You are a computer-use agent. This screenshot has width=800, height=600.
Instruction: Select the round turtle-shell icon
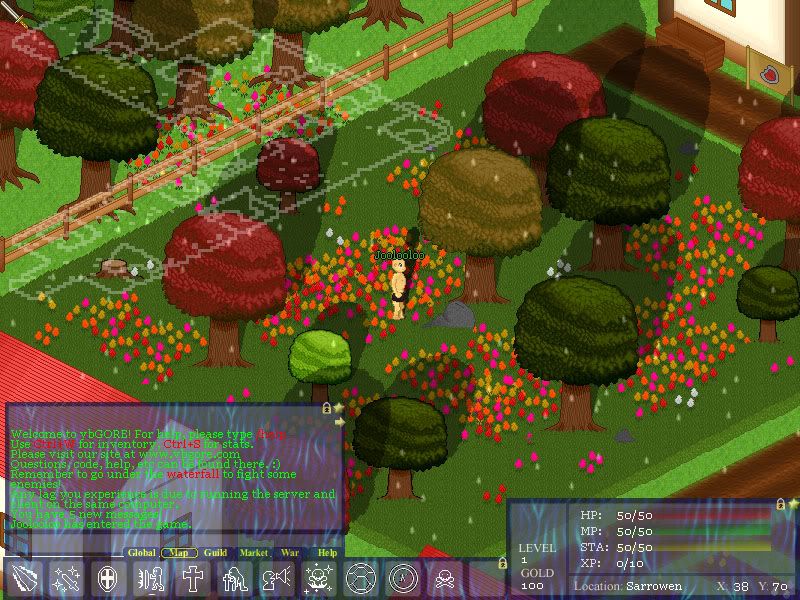(x=360, y=579)
